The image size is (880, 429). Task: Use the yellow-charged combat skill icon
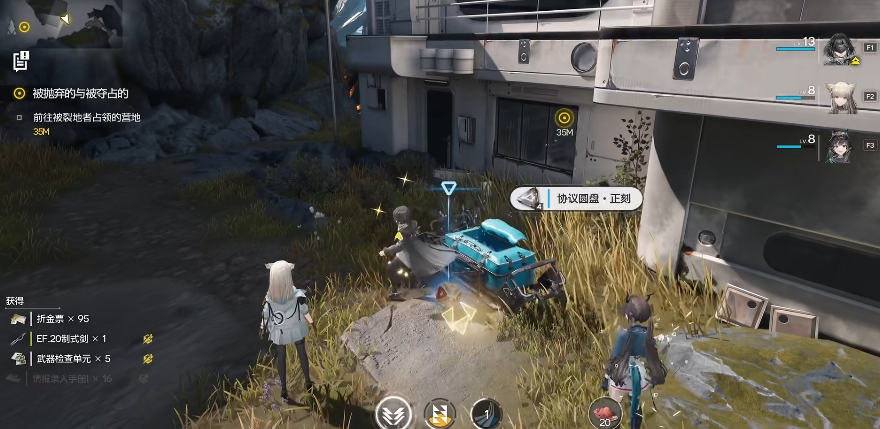pyautogui.click(x=440, y=413)
